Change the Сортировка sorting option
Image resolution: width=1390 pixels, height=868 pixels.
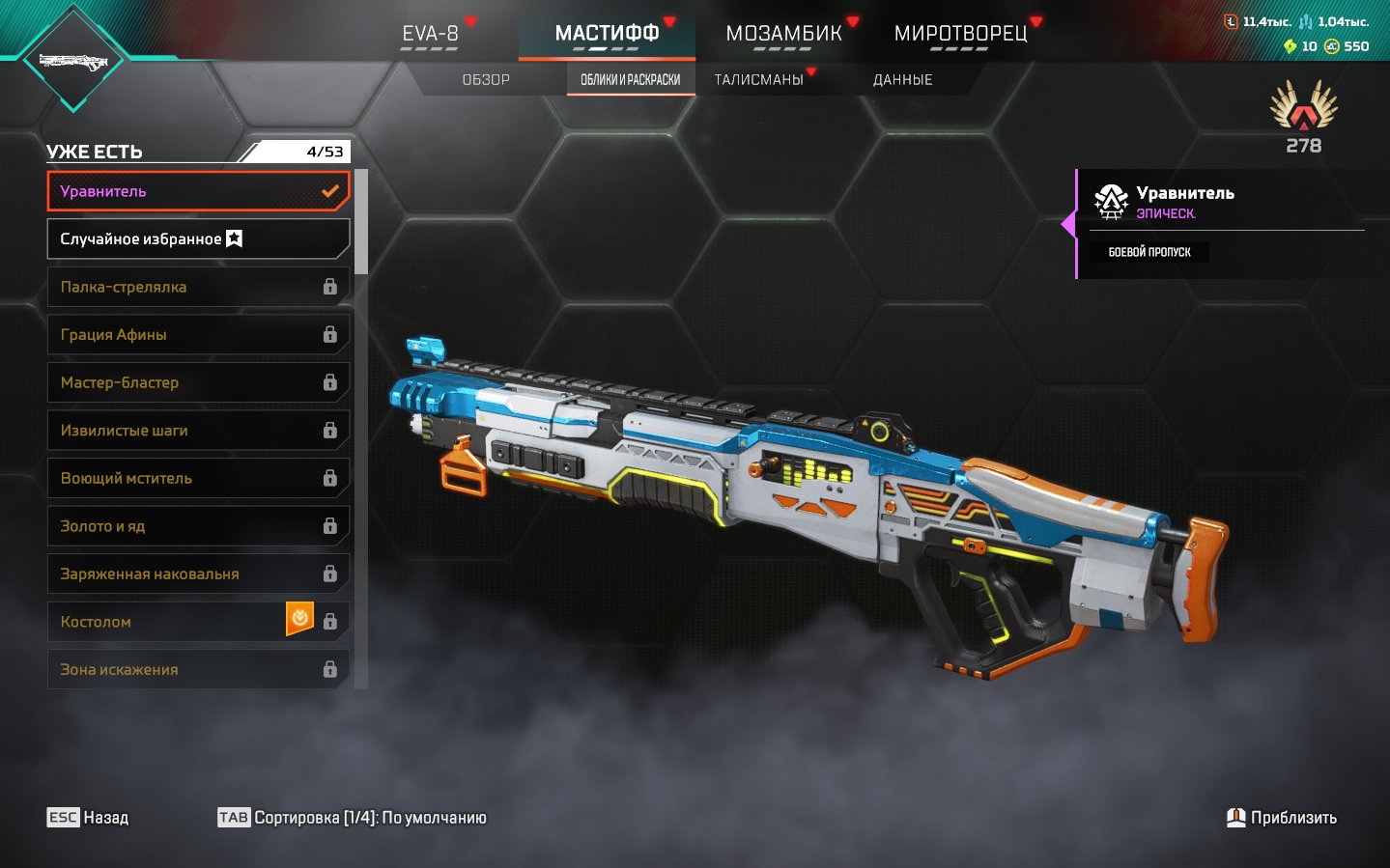tap(353, 818)
